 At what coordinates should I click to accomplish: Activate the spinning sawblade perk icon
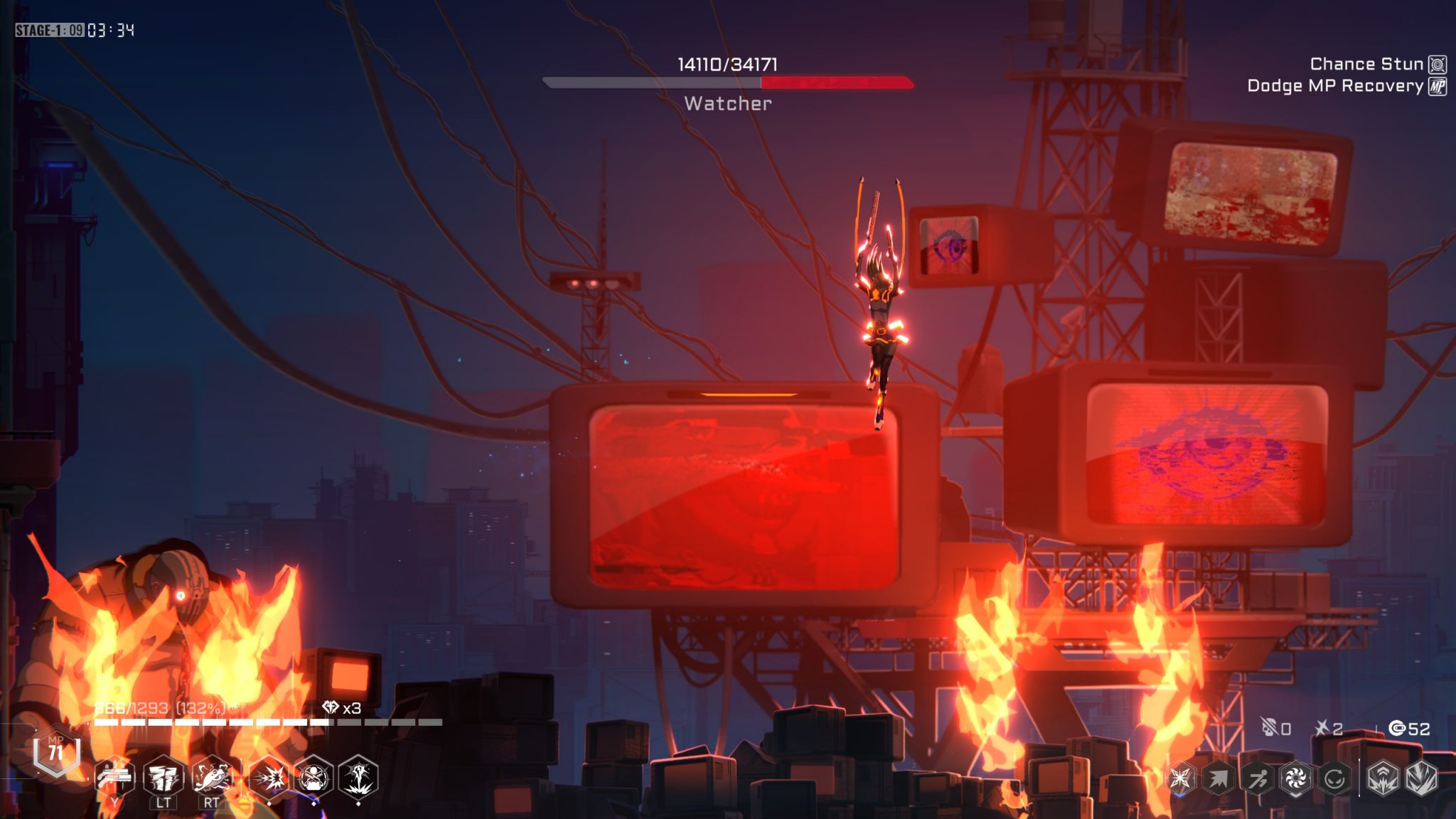1295,778
